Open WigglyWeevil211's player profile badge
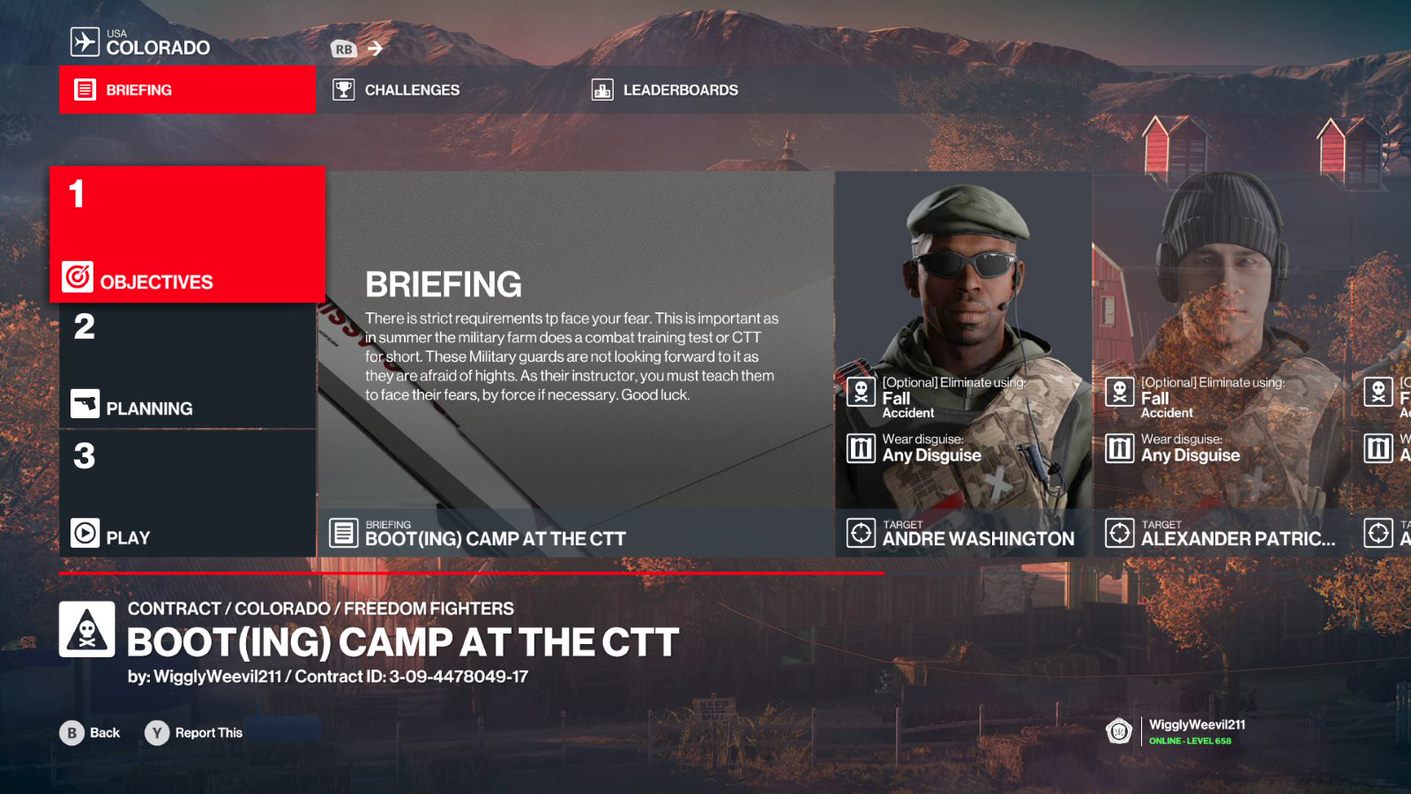This screenshot has height=794, width=1411. tap(1176, 731)
